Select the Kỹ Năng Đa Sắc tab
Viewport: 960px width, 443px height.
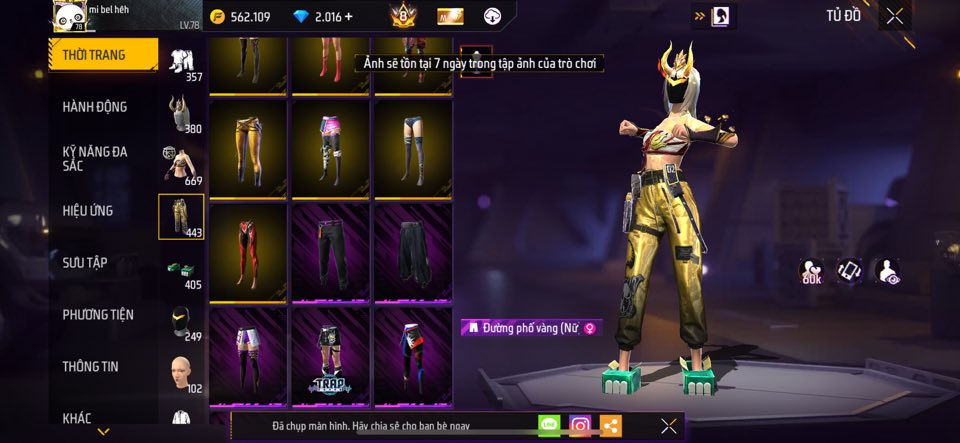pos(95,159)
